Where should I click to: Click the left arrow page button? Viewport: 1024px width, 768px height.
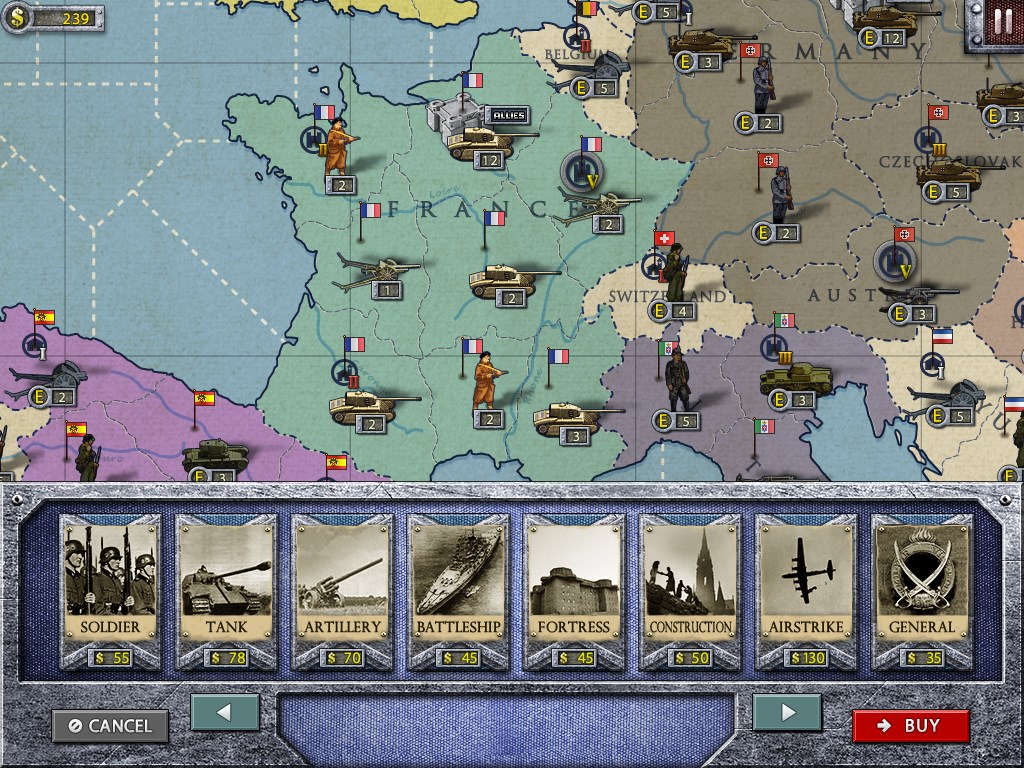(x=225, y=713)
